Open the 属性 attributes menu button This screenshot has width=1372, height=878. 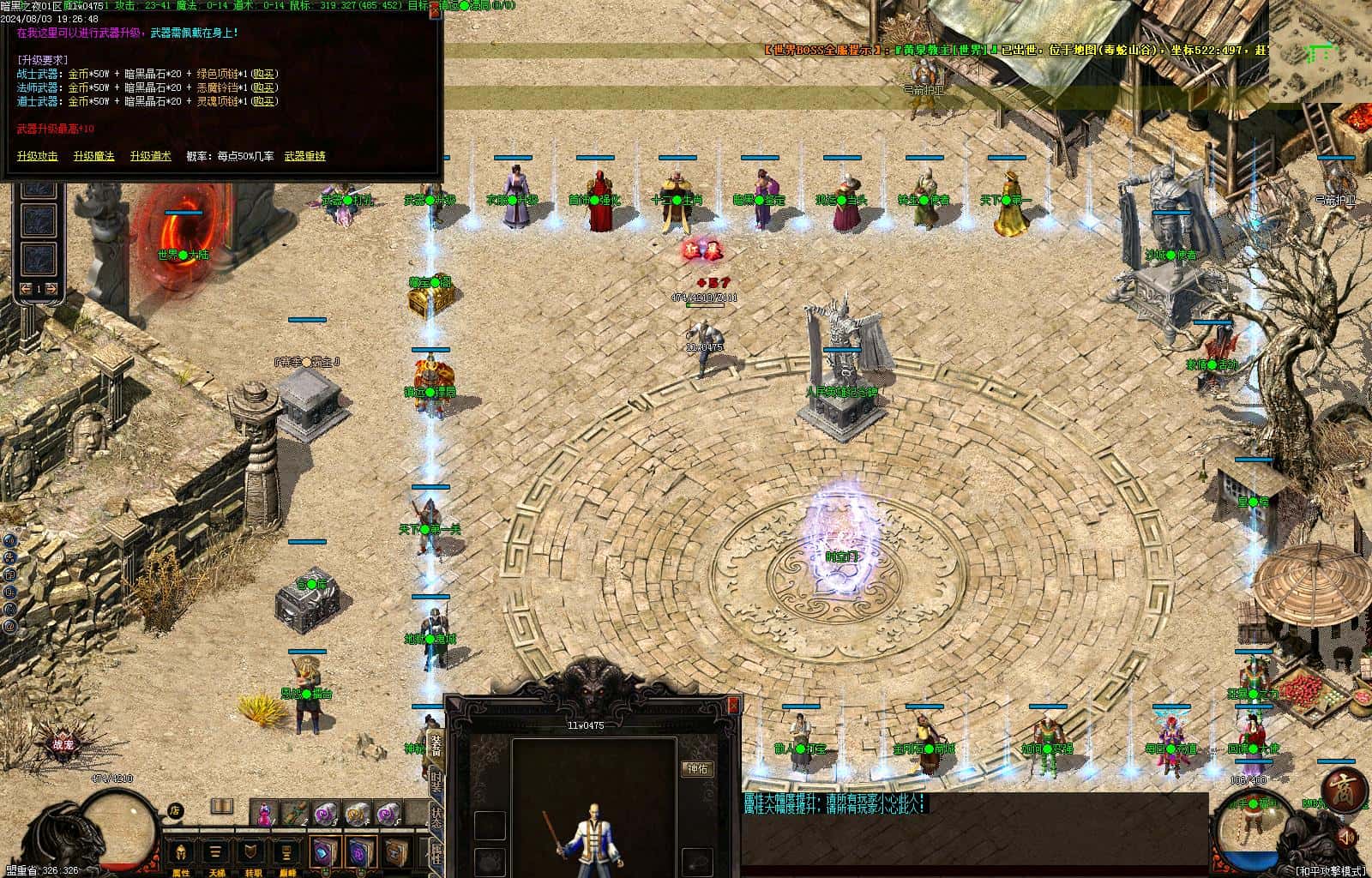click(181, 854)
